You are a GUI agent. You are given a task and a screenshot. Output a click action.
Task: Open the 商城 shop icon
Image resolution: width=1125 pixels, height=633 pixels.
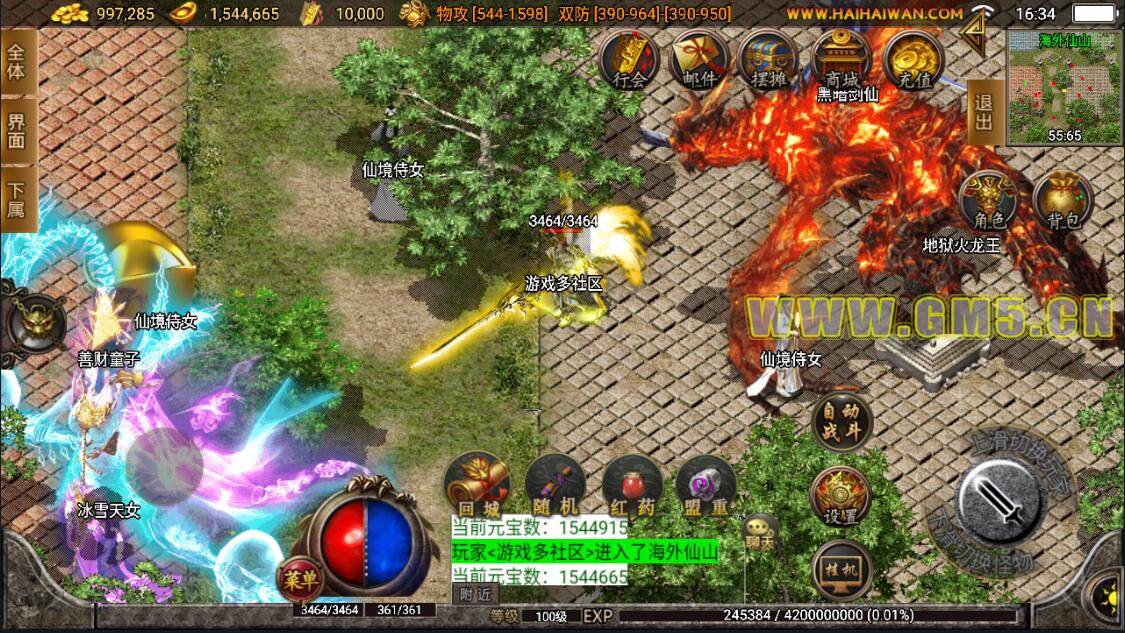coord(841,60)
